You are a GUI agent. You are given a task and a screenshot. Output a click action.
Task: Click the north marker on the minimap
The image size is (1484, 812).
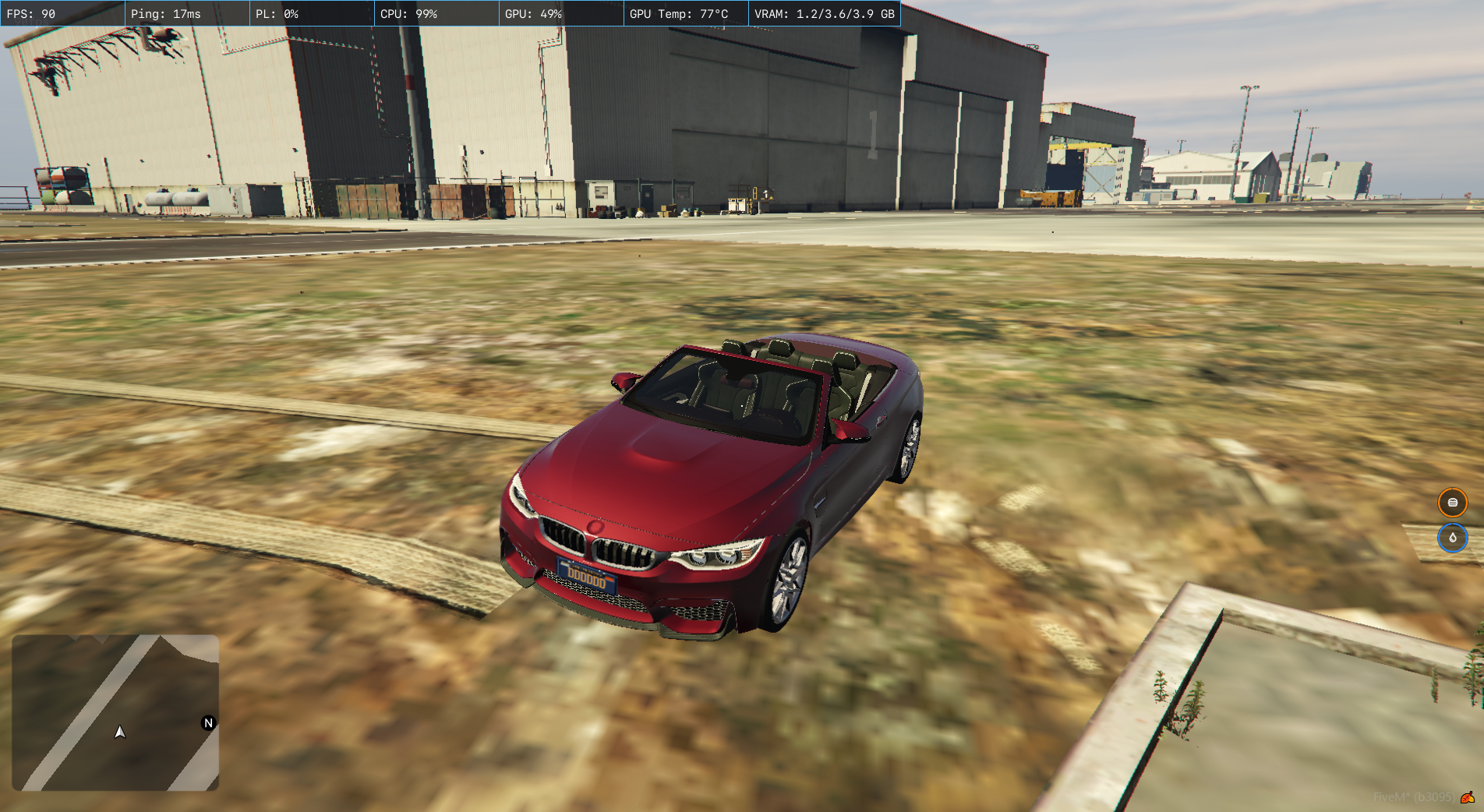pyautogui.click(x=208, y=722)
